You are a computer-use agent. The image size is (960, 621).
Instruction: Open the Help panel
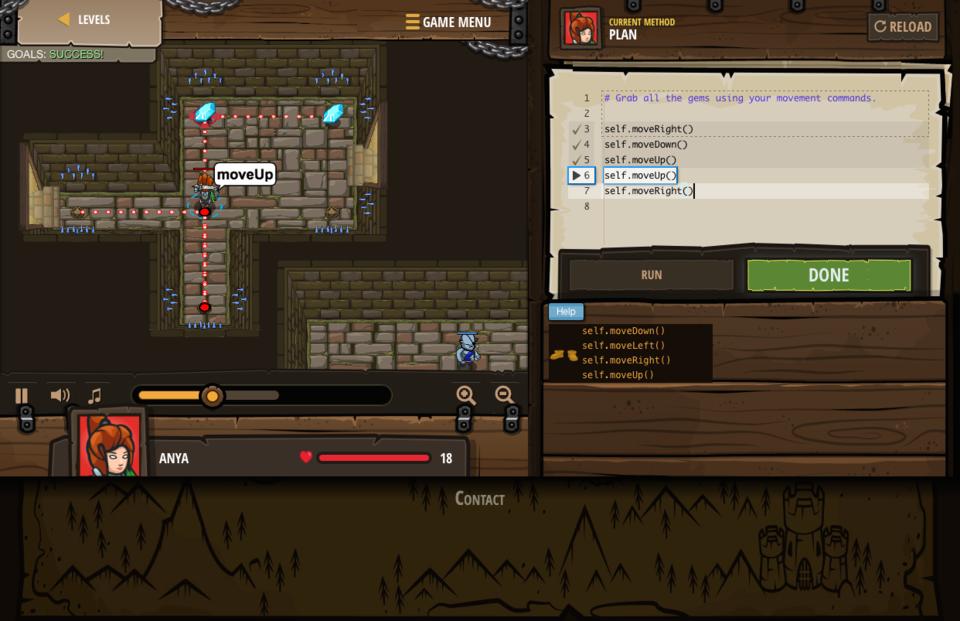(566, 312)
